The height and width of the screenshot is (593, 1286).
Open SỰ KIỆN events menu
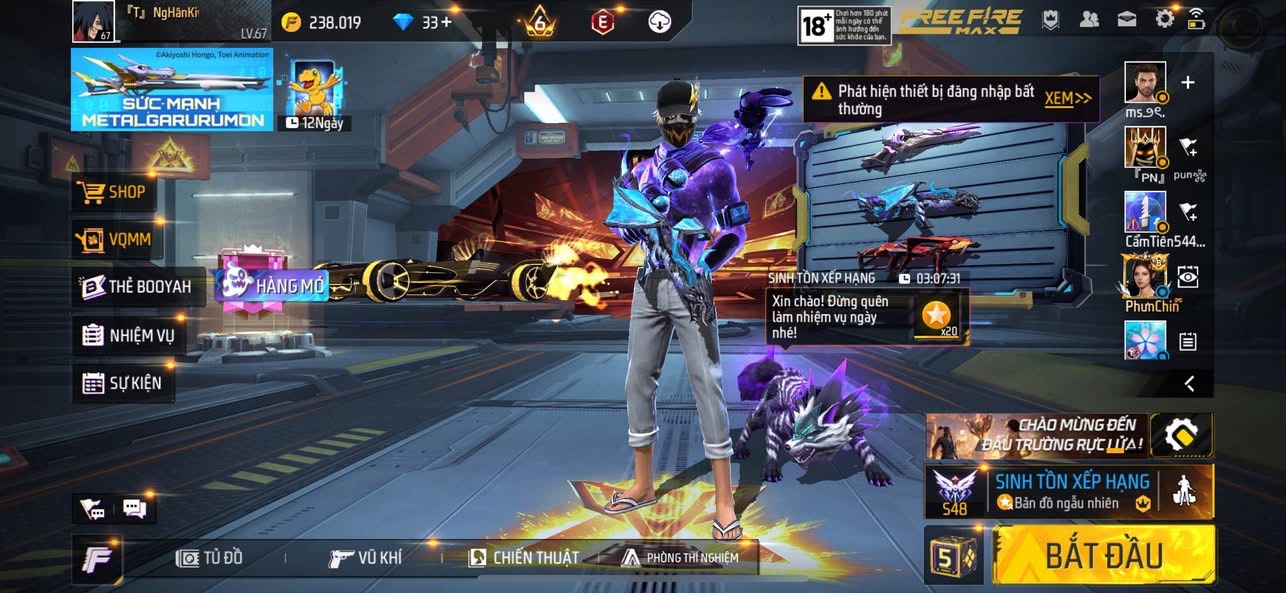coord(122,382)
